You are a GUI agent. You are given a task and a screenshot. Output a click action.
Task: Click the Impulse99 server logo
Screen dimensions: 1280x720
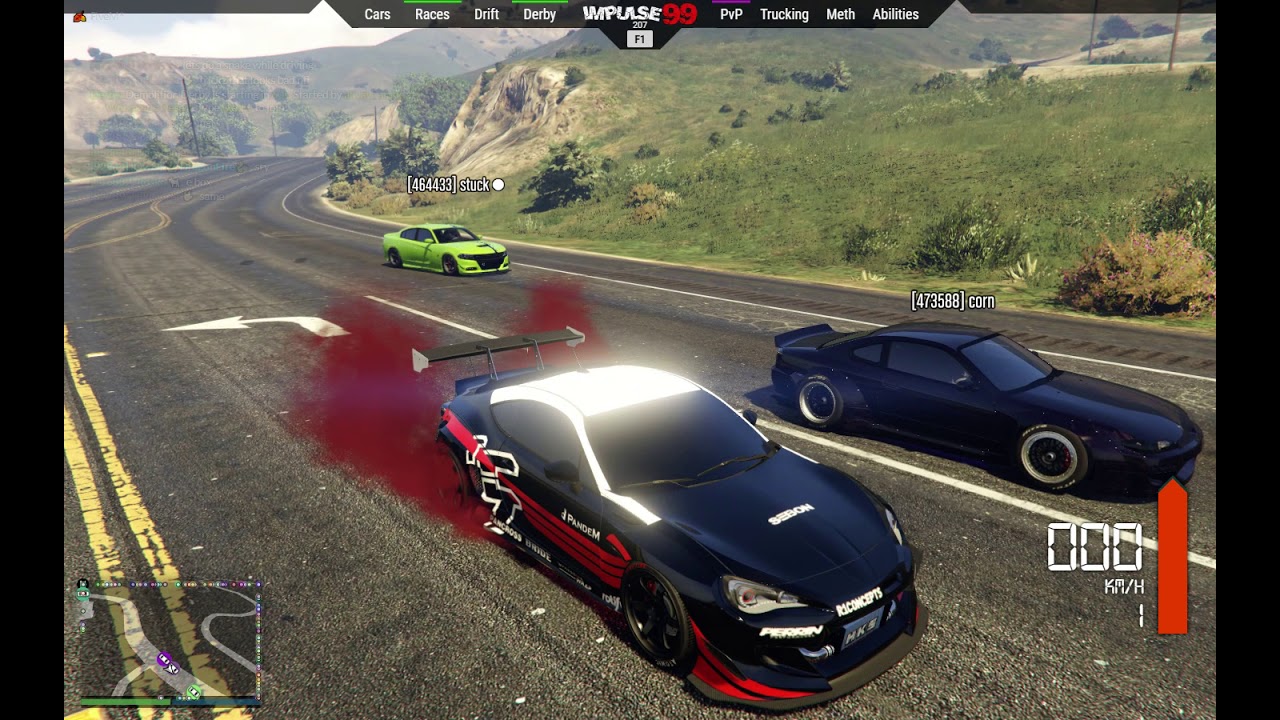coord(640,14)
